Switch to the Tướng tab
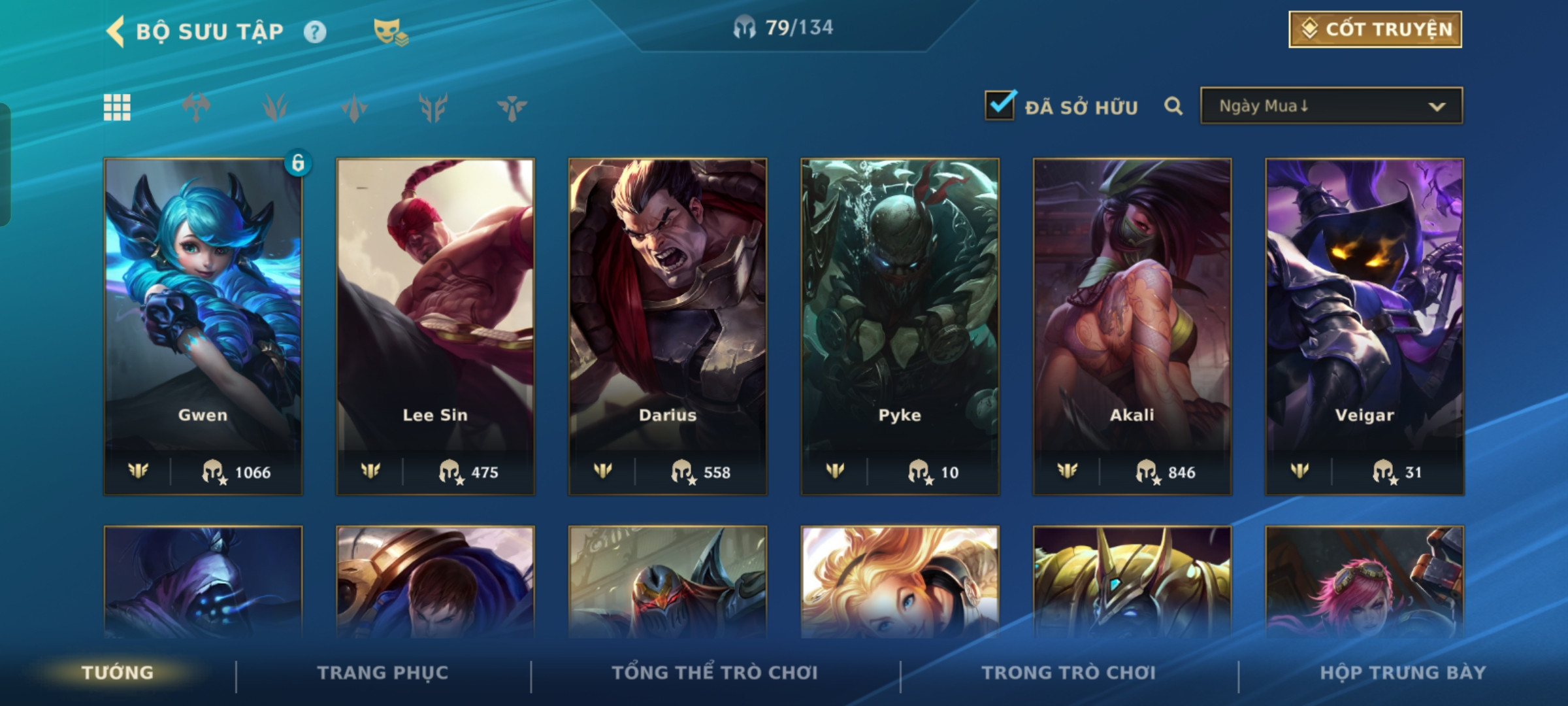 (x=118, y=673)
